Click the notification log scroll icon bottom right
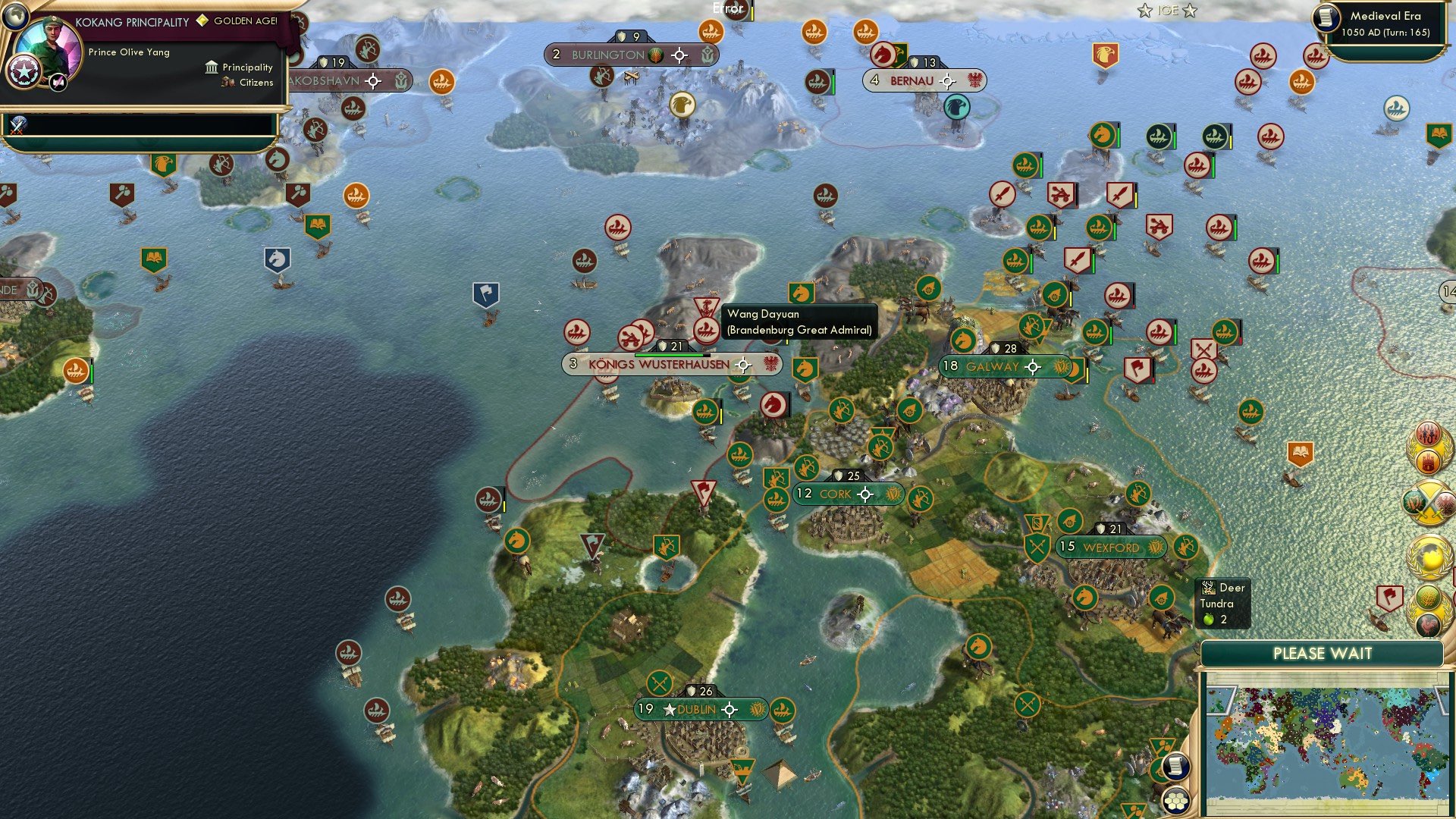The height and width of the screenshot is (819, 1456). 1175,767
